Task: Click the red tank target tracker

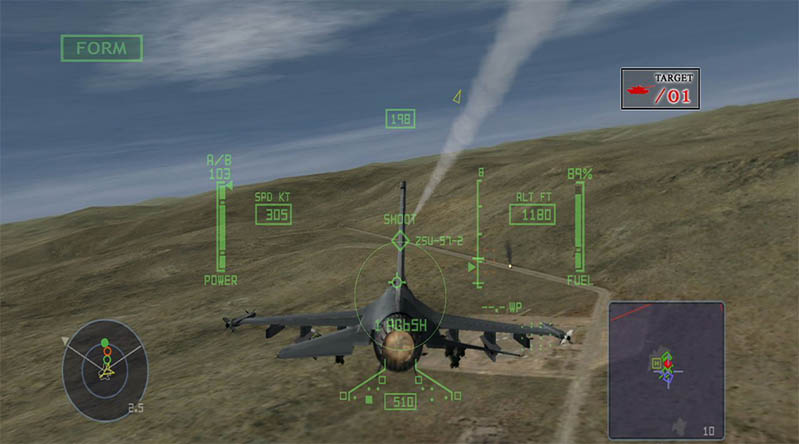Action: coord(660,89)
